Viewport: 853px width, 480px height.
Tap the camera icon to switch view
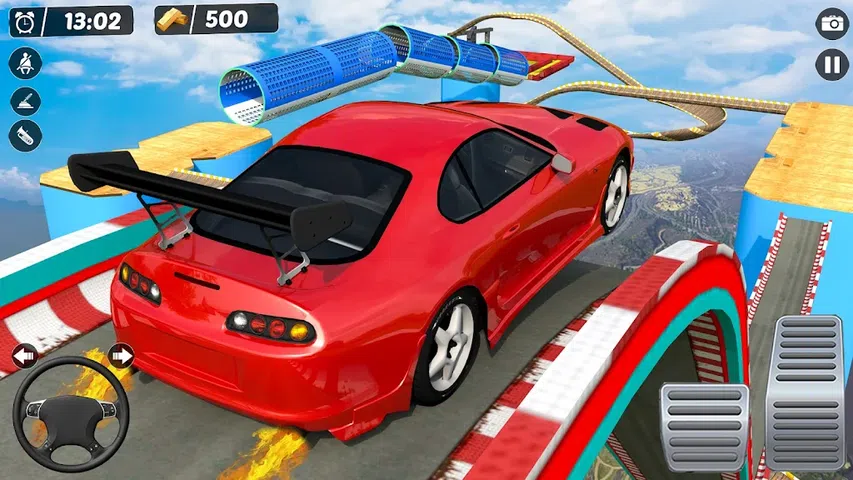tap(832, 23)
